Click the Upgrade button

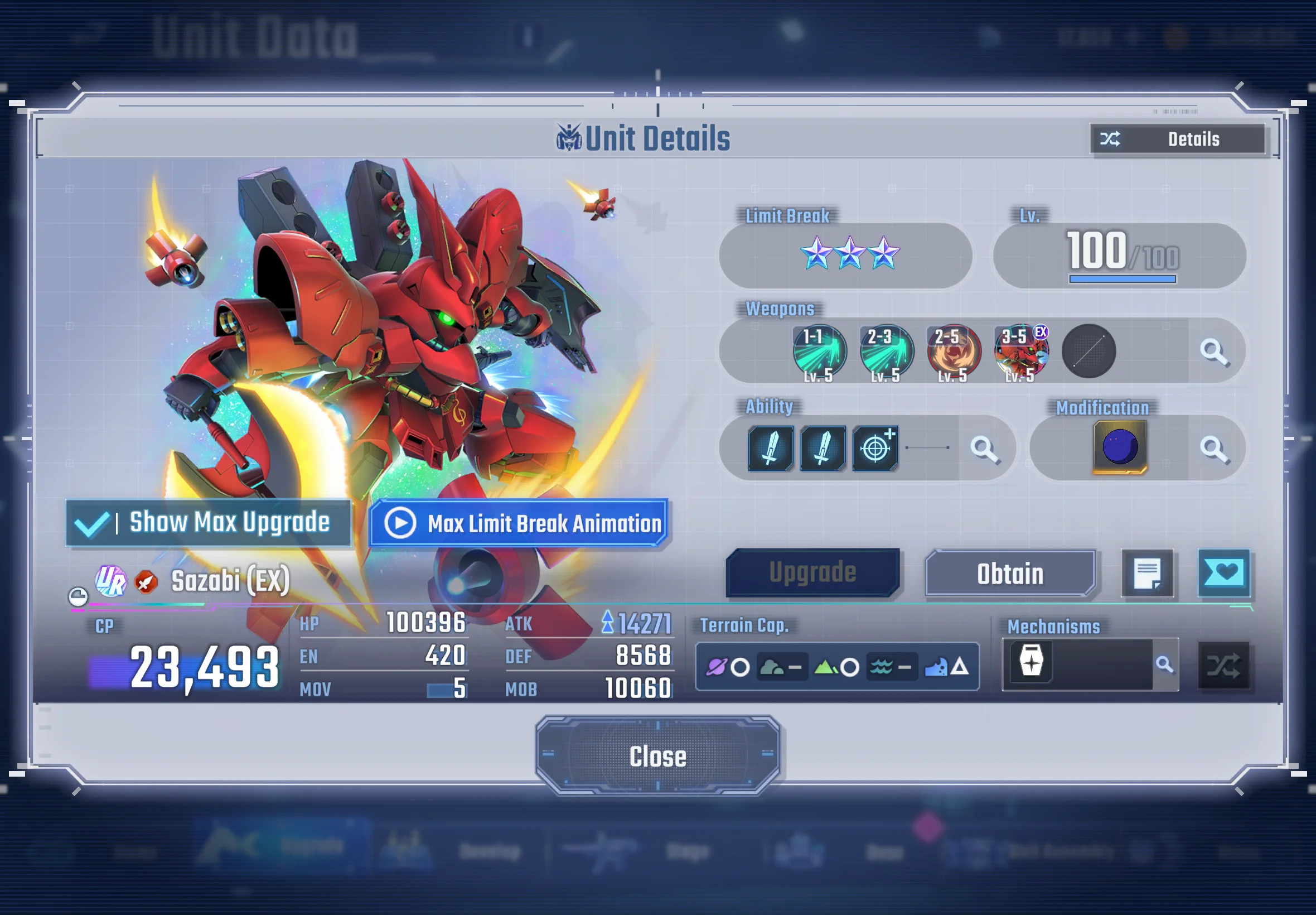pos(812,573)
